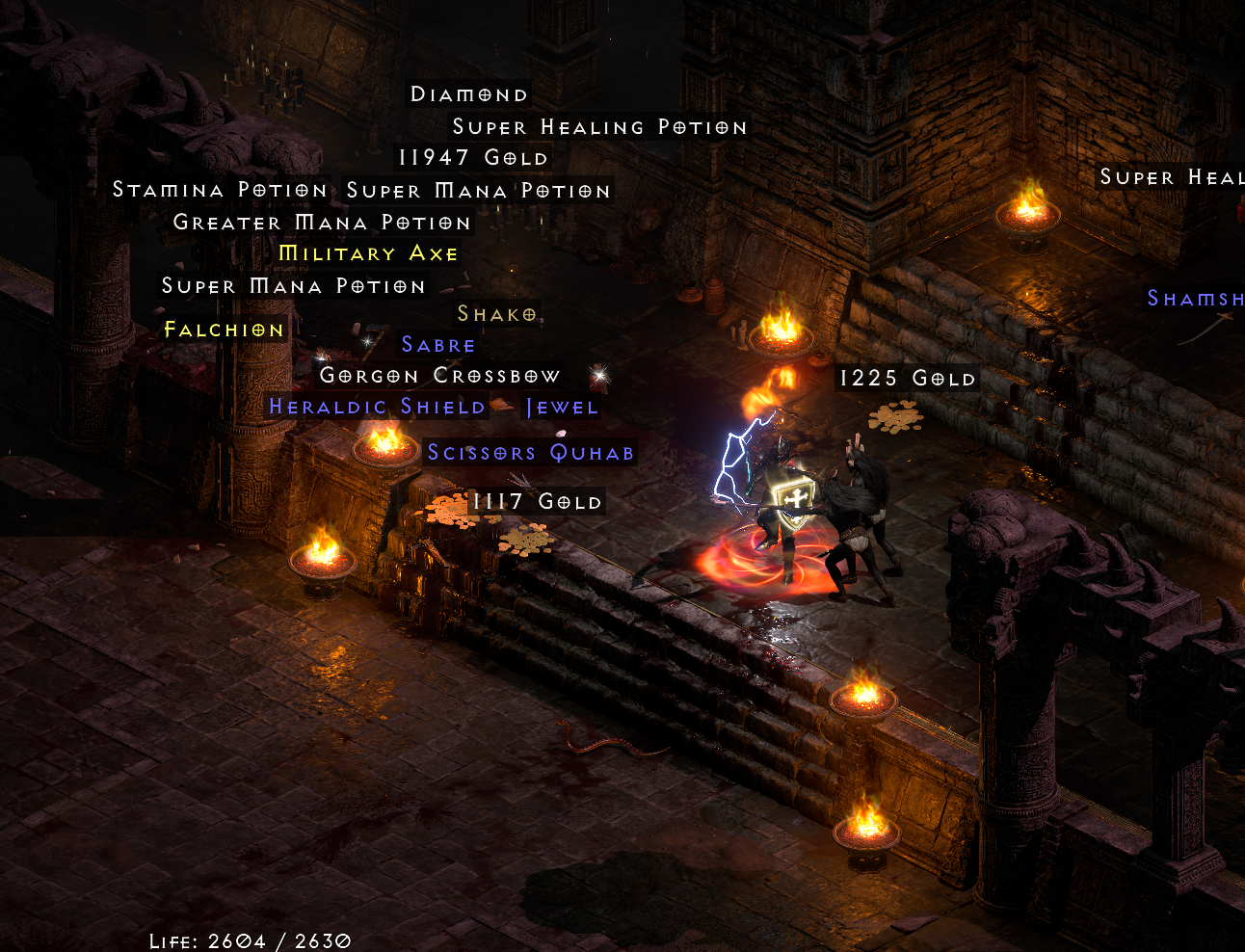
Task: Grab the yellow Military Axe label
Action: point(367,253)
